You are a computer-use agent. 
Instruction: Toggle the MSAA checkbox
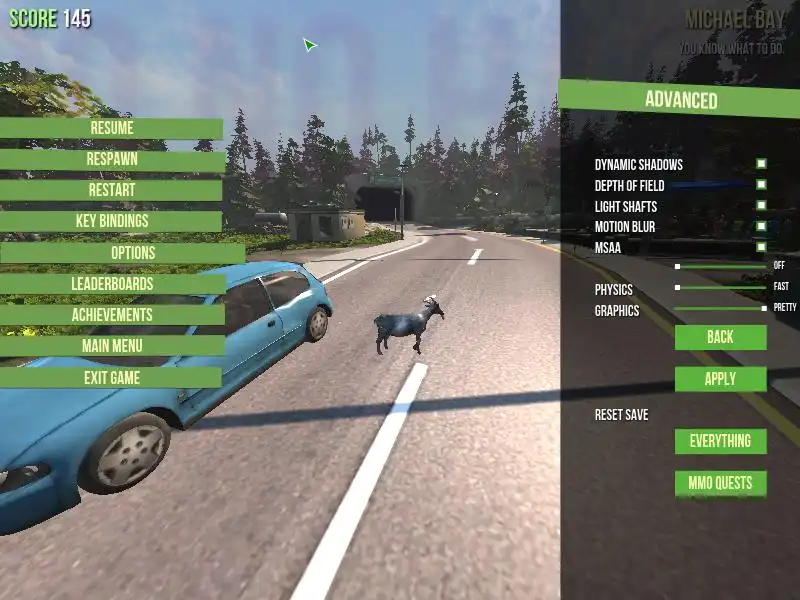pos(761,246)
